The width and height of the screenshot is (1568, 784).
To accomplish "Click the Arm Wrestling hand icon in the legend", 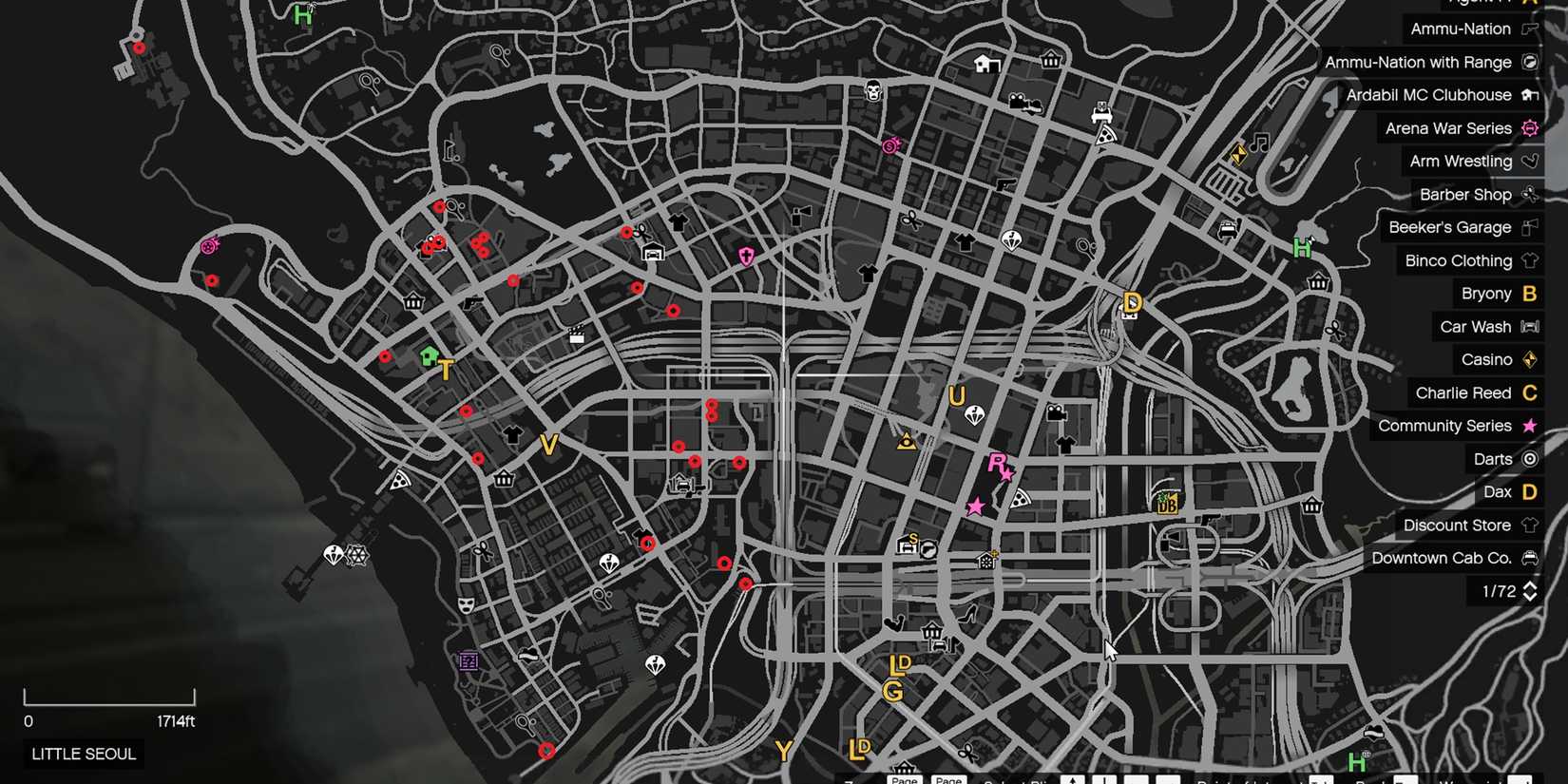I will click(1530, 162).
